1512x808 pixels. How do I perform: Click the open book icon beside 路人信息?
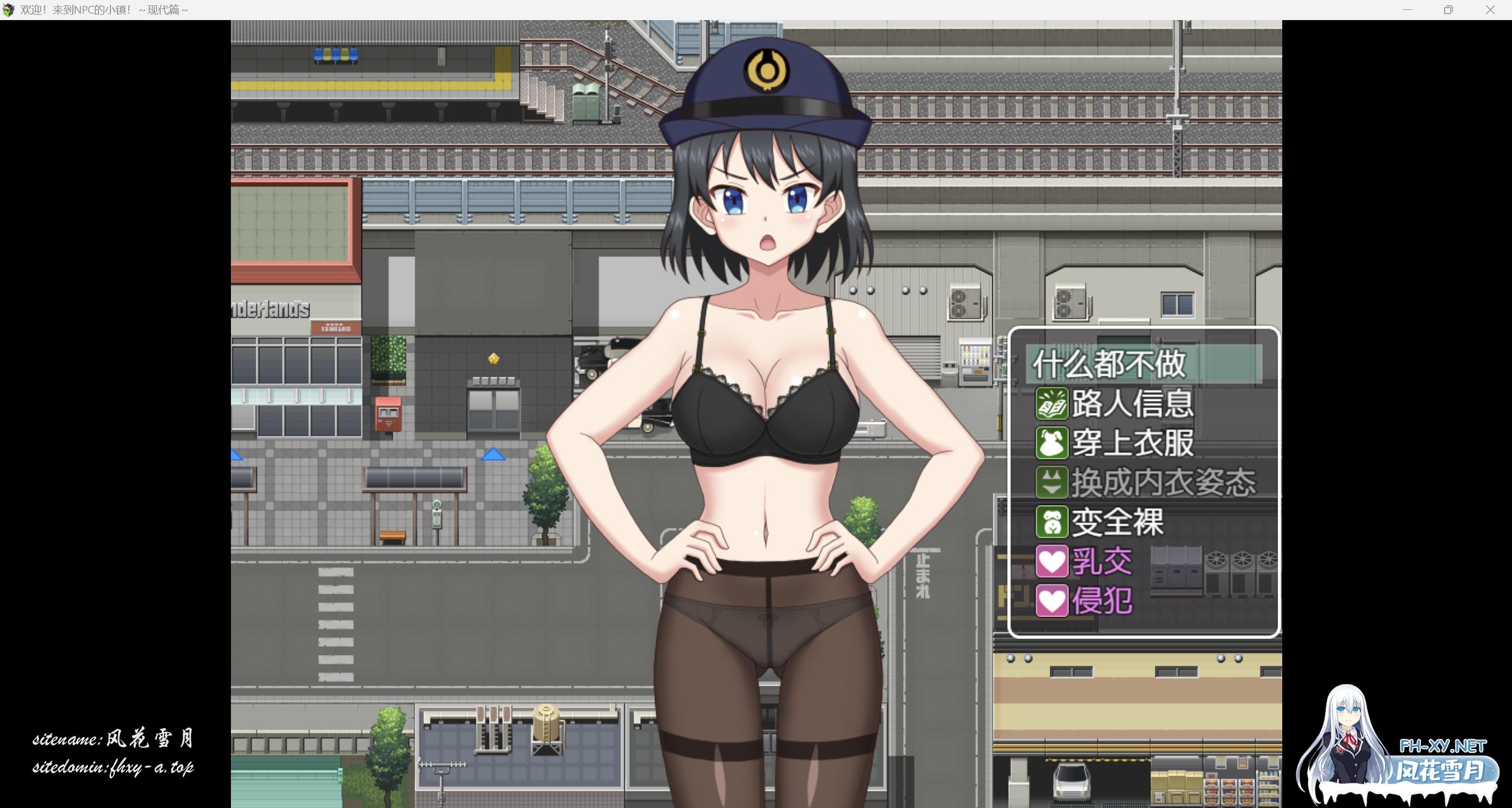1052,403
